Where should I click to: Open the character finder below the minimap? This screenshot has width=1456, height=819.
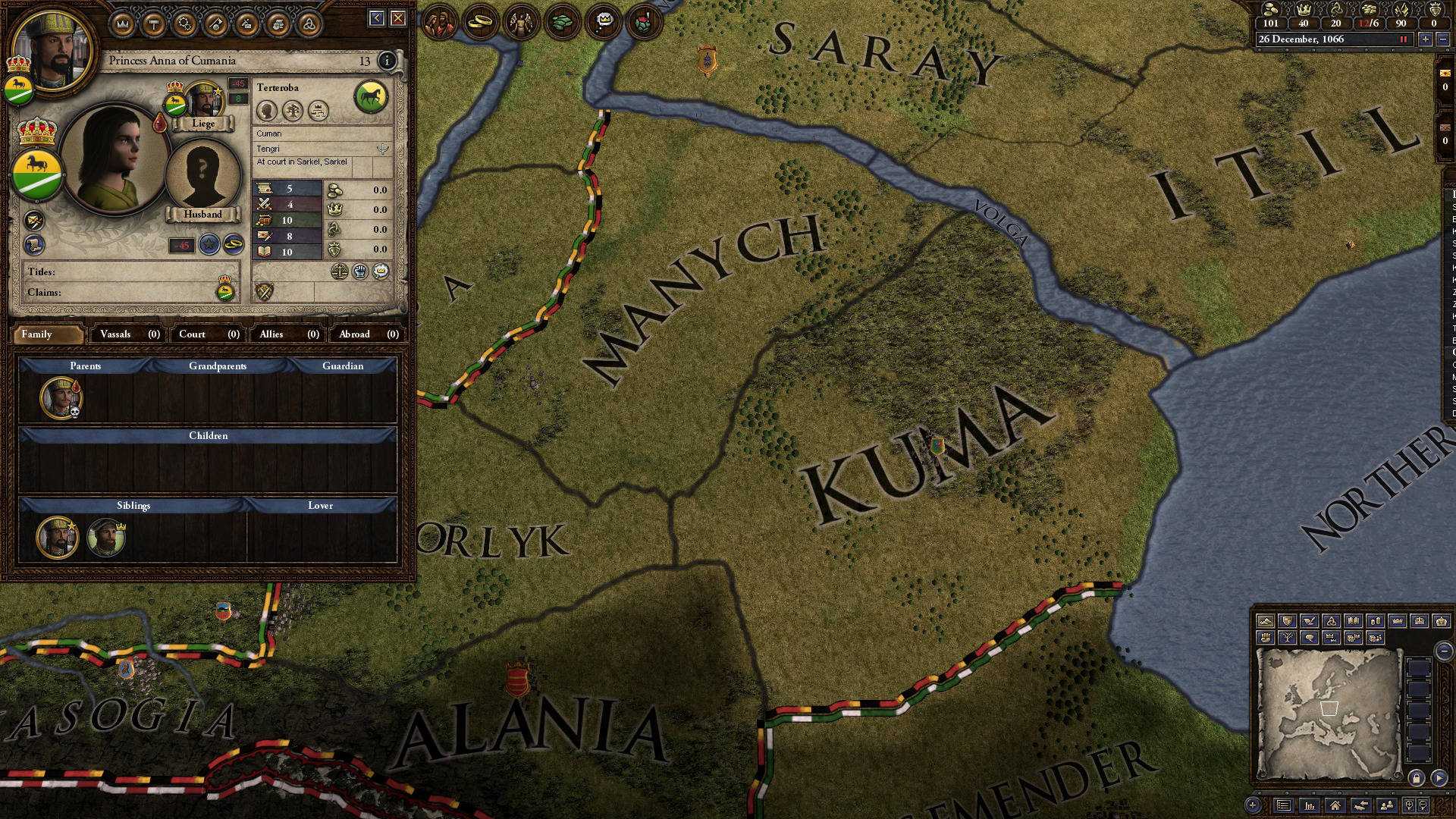[1386, 806]
